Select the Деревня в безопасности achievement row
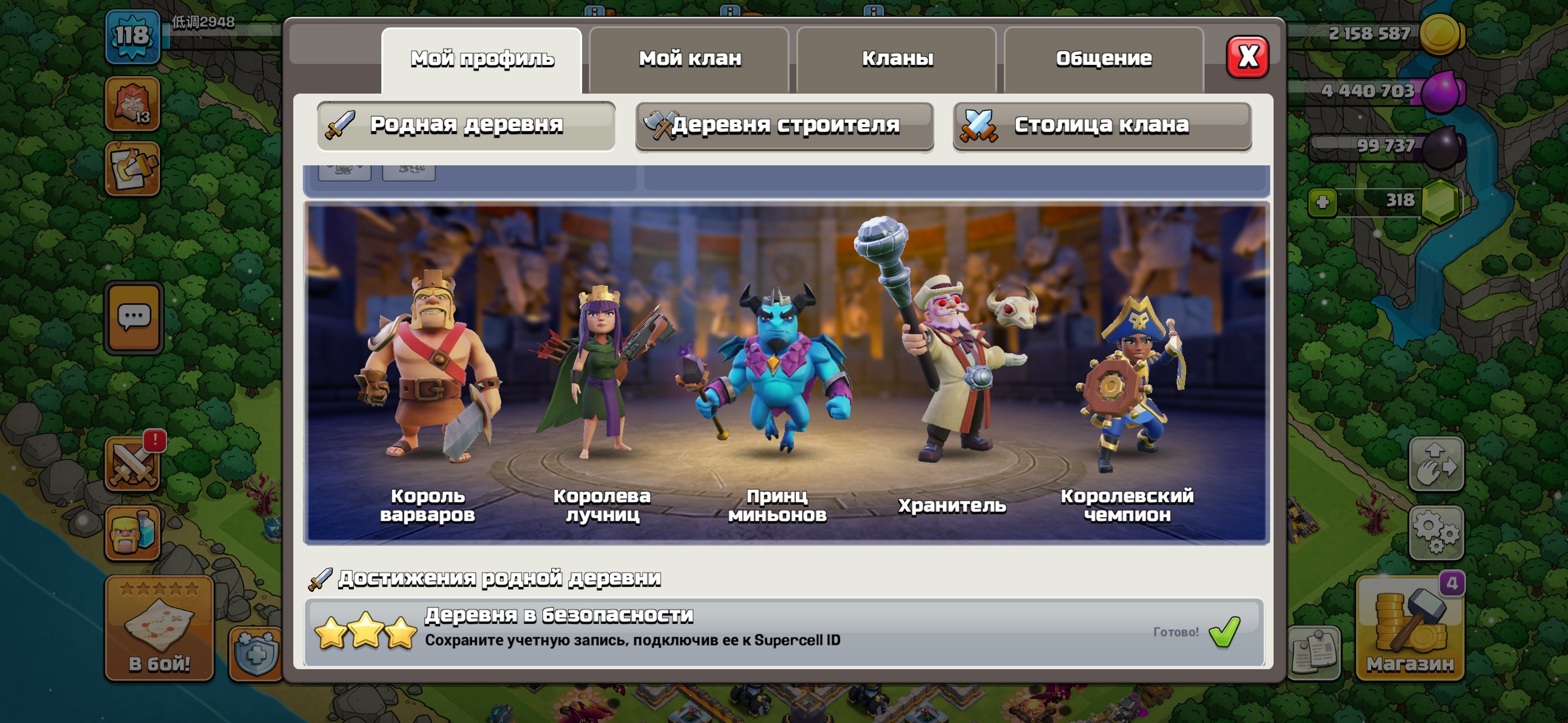The width and height of the screenshot is (1568, 723). 783,632
